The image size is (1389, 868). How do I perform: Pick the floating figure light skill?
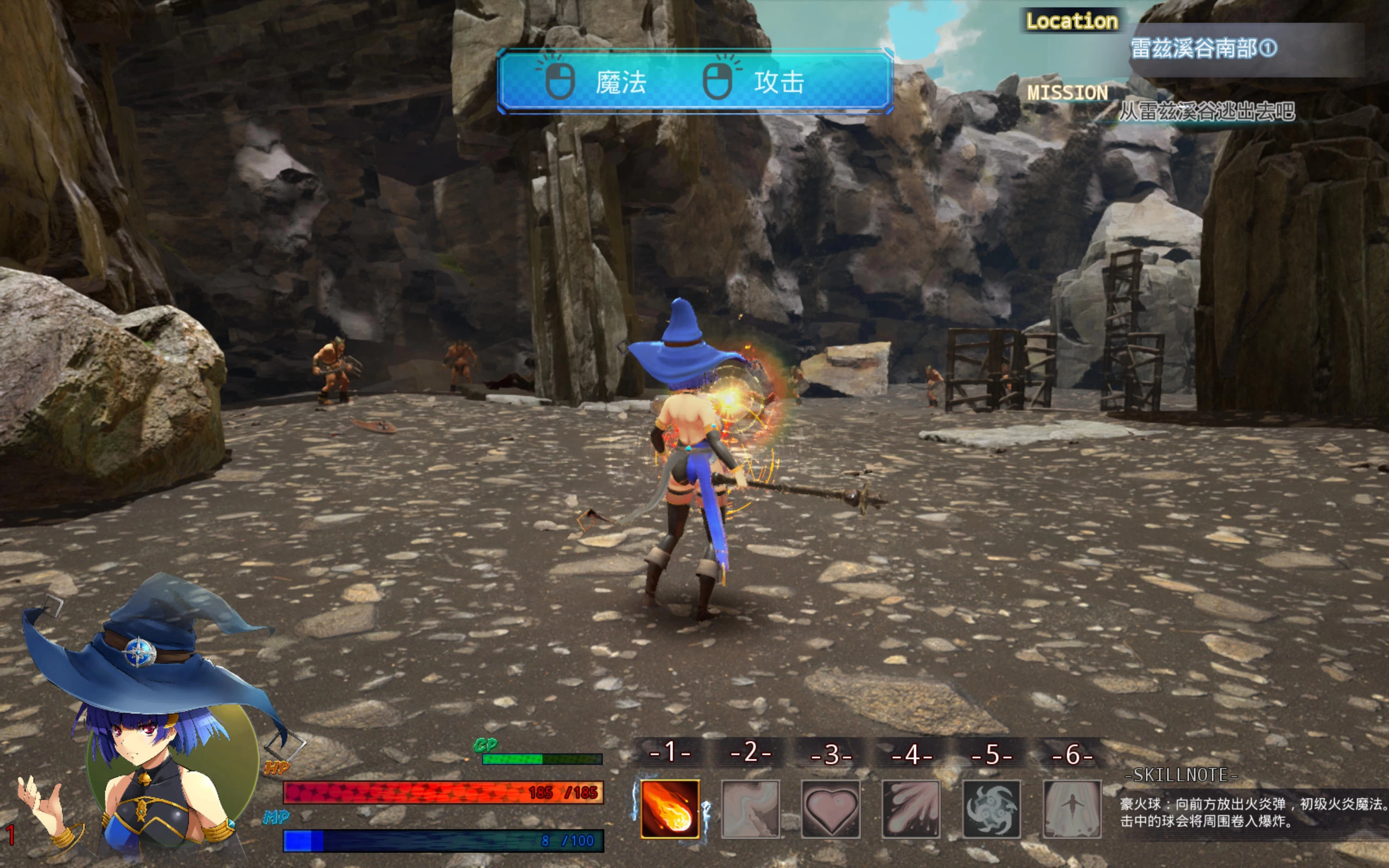[x=1071, y=809]
